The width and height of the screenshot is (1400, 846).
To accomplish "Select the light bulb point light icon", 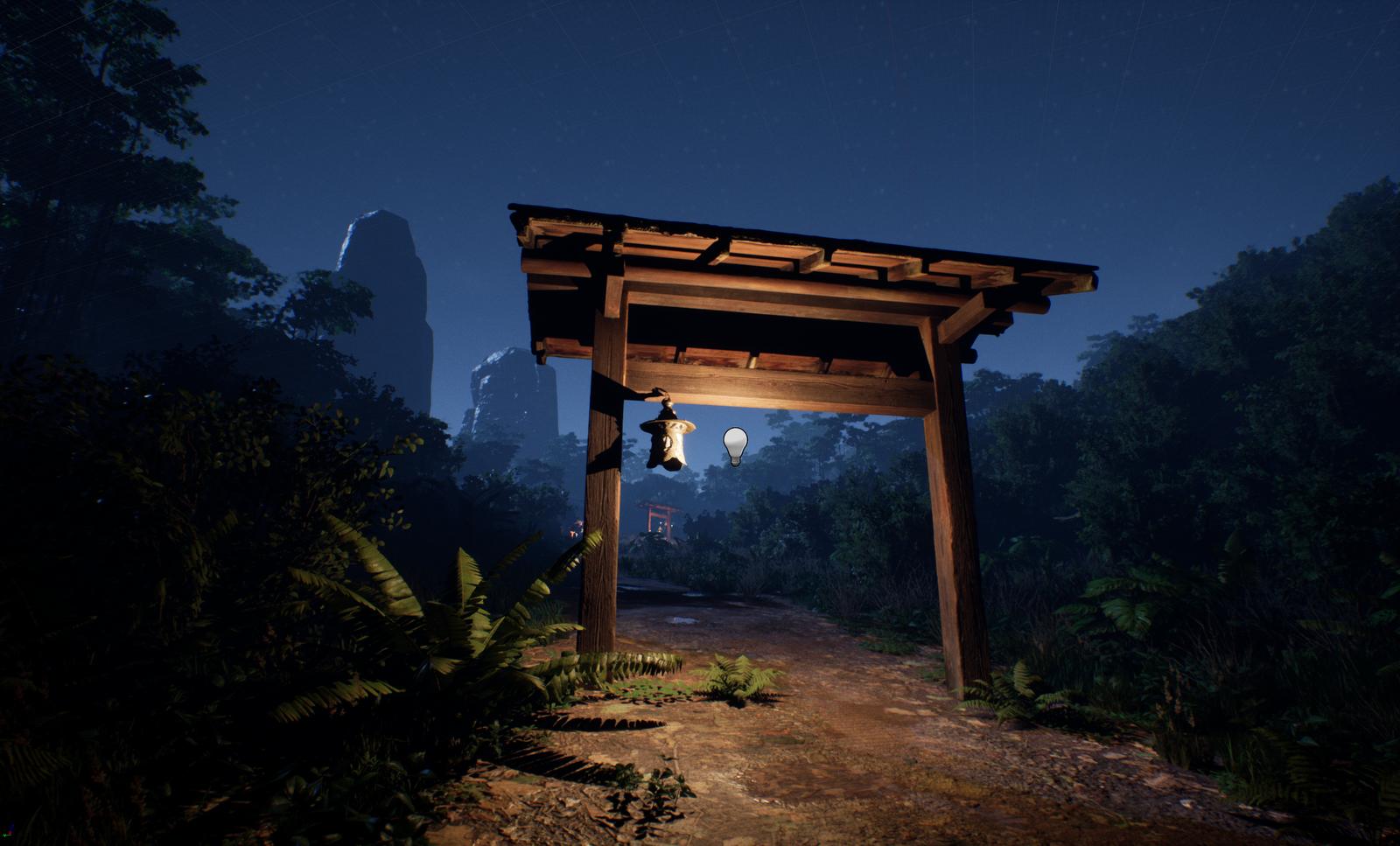I will point(735,444).
